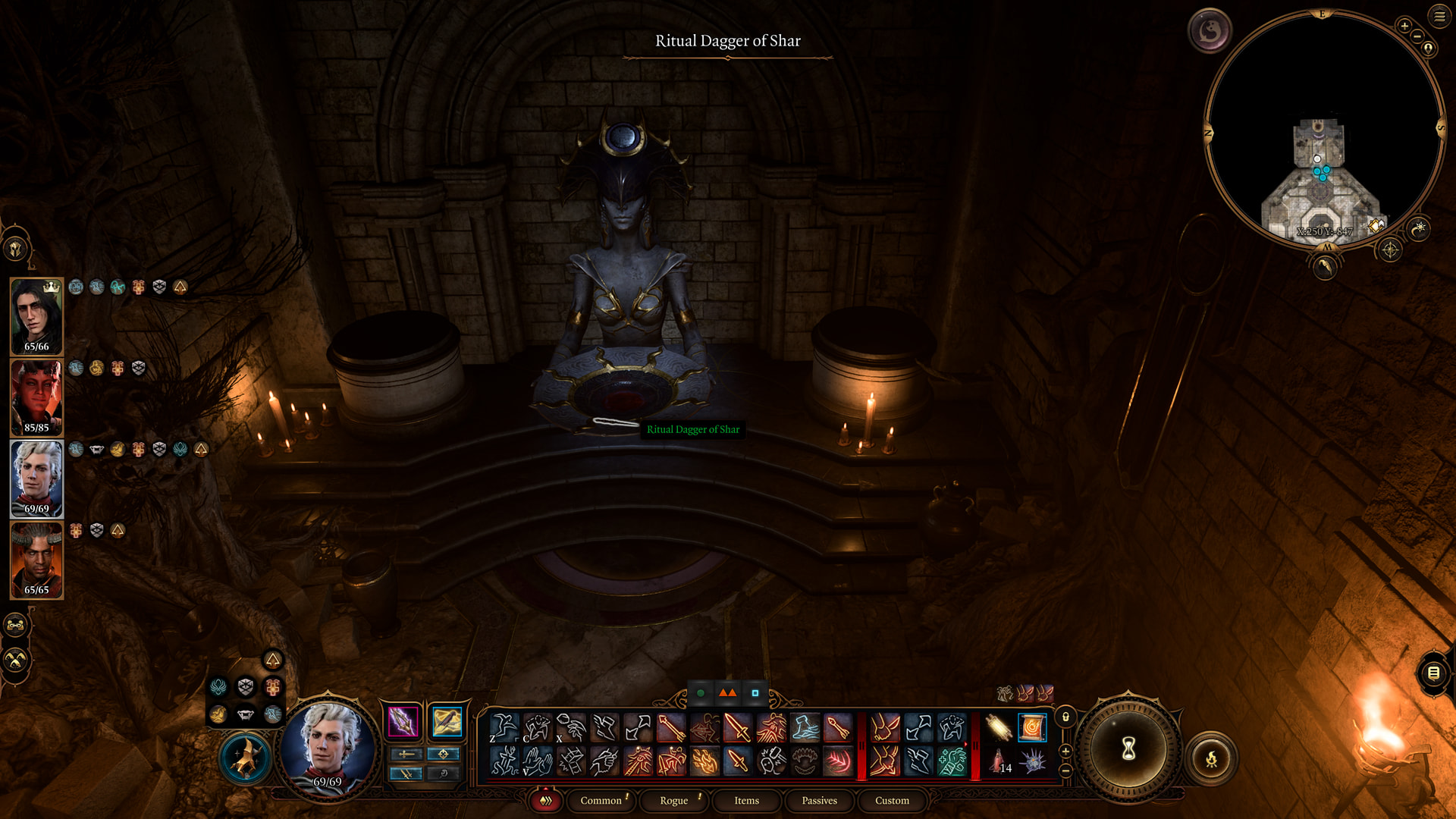Zoom in the minimap
The width and height of the screenshot is (1456, 819).
(x=1404, y=27)
